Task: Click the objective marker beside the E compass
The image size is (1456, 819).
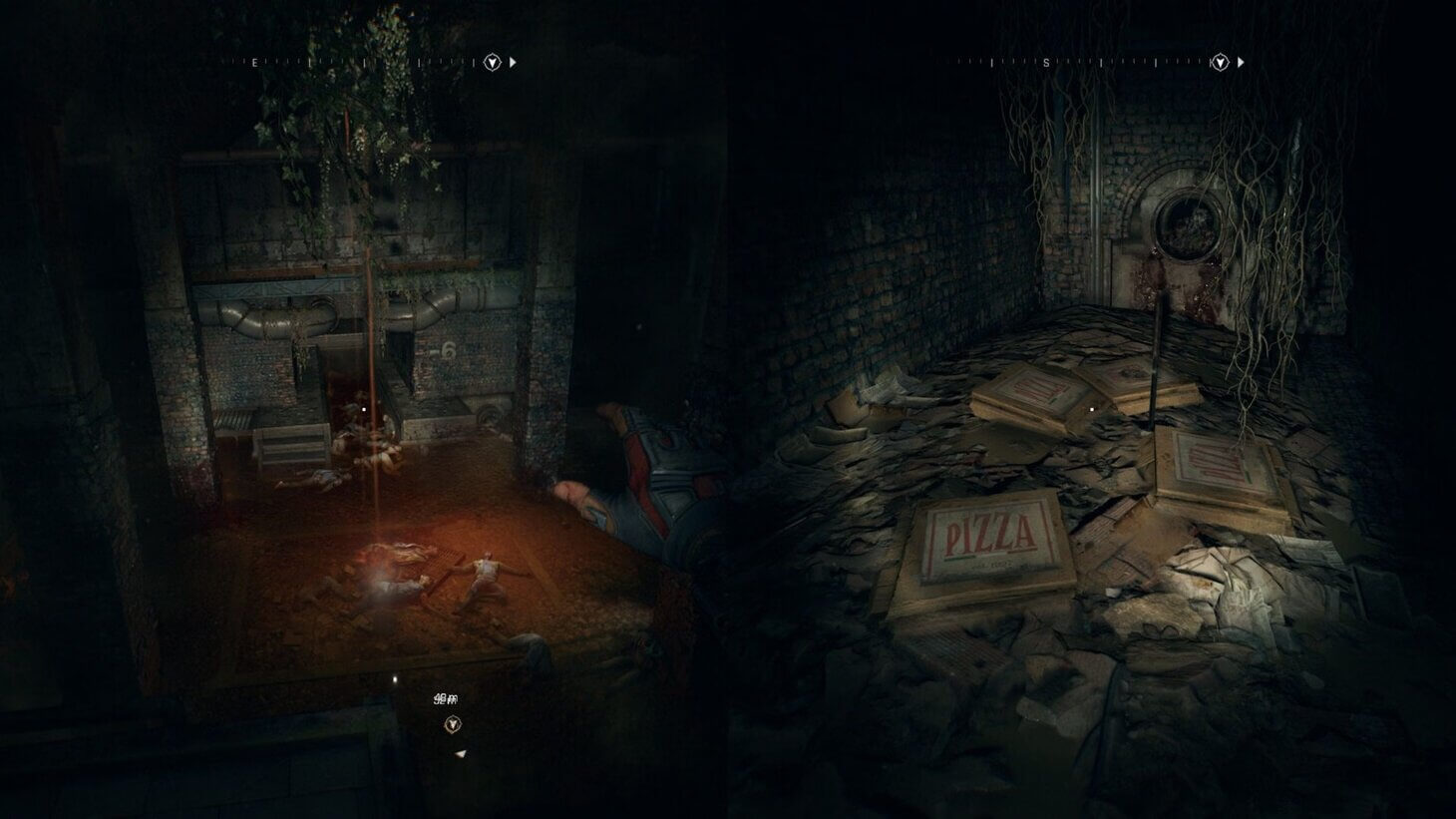Action: click(491, 63)
